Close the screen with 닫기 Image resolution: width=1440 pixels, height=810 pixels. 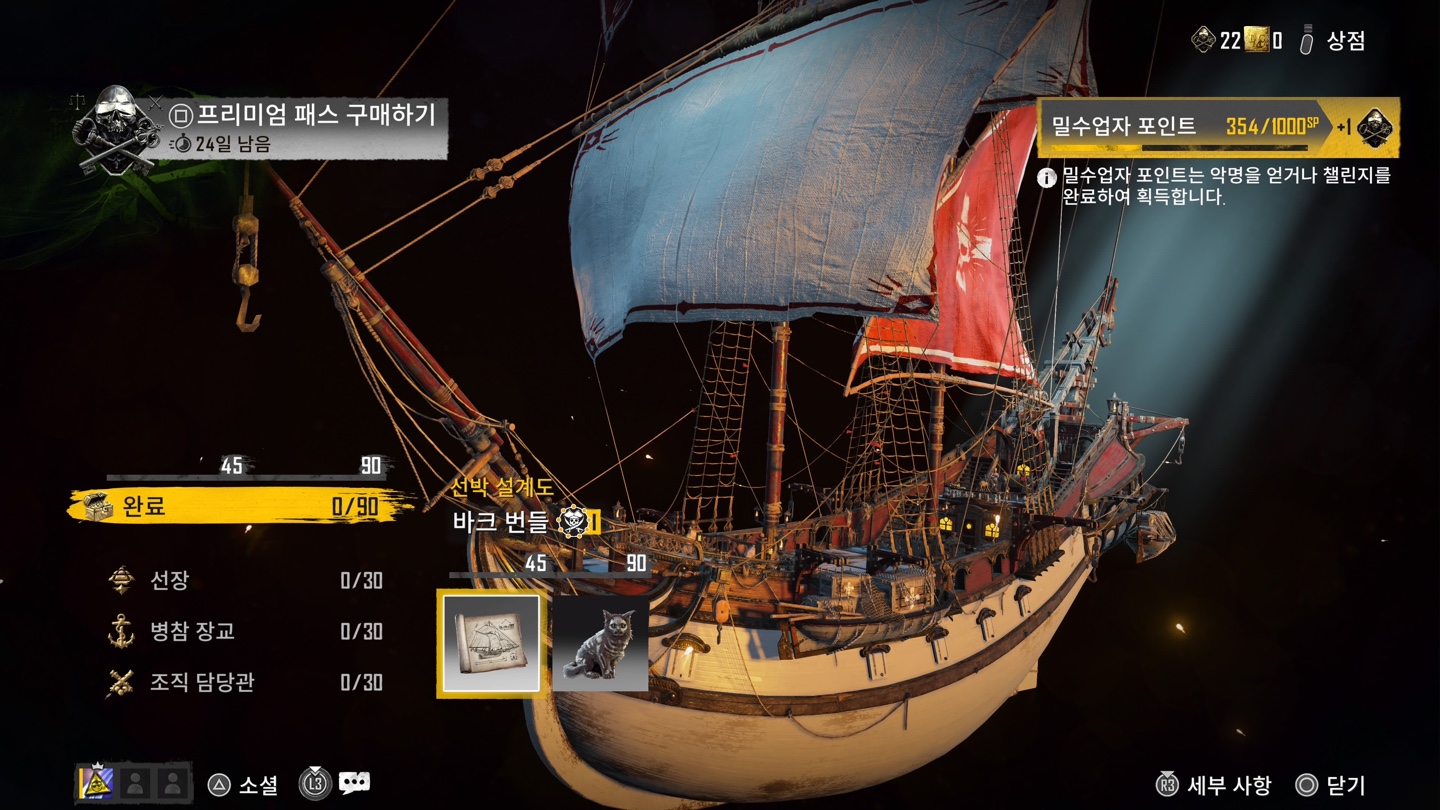point(1331,785)
